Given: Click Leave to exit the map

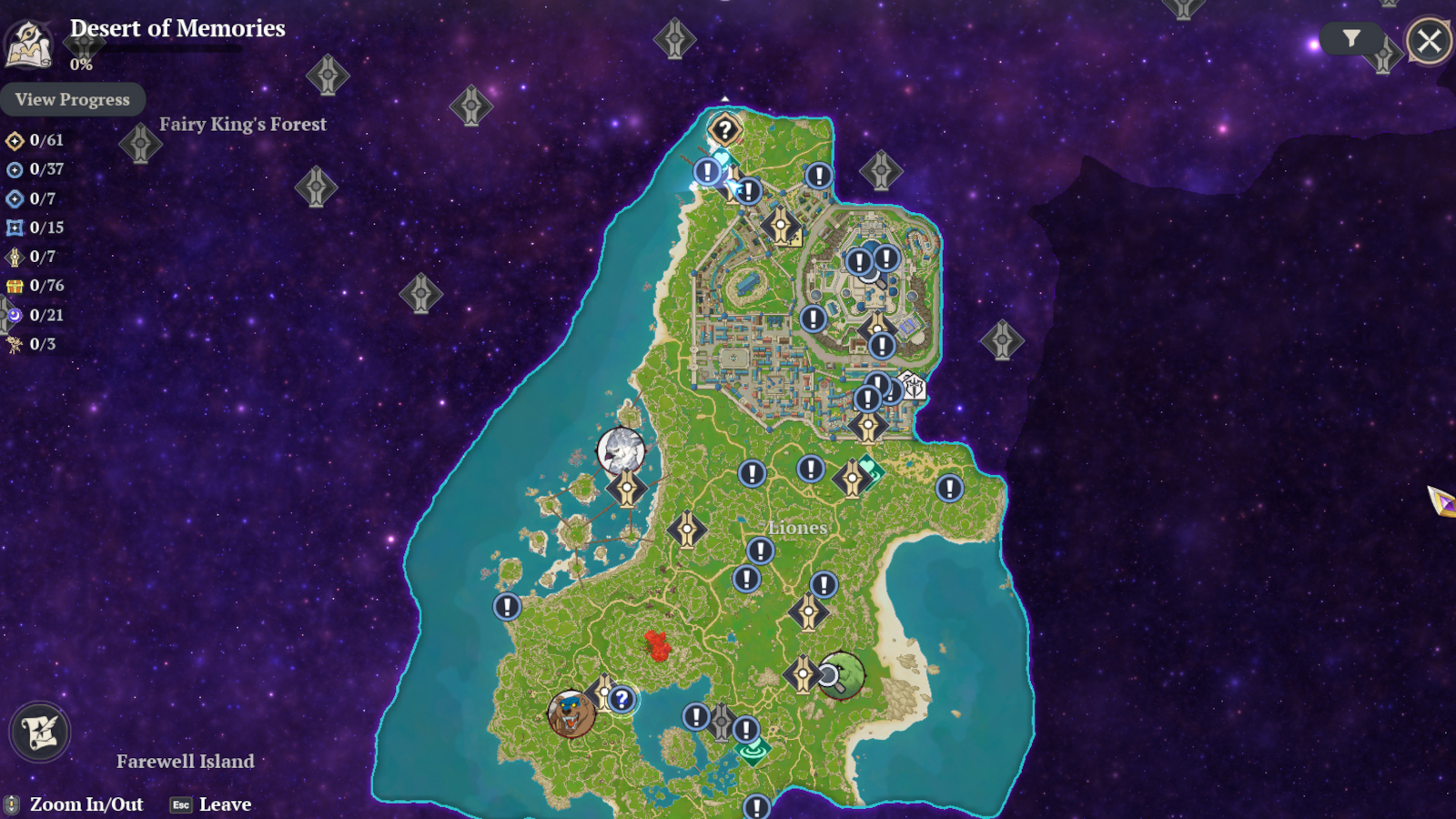Looking at the screenshot, I should [225, 804].
